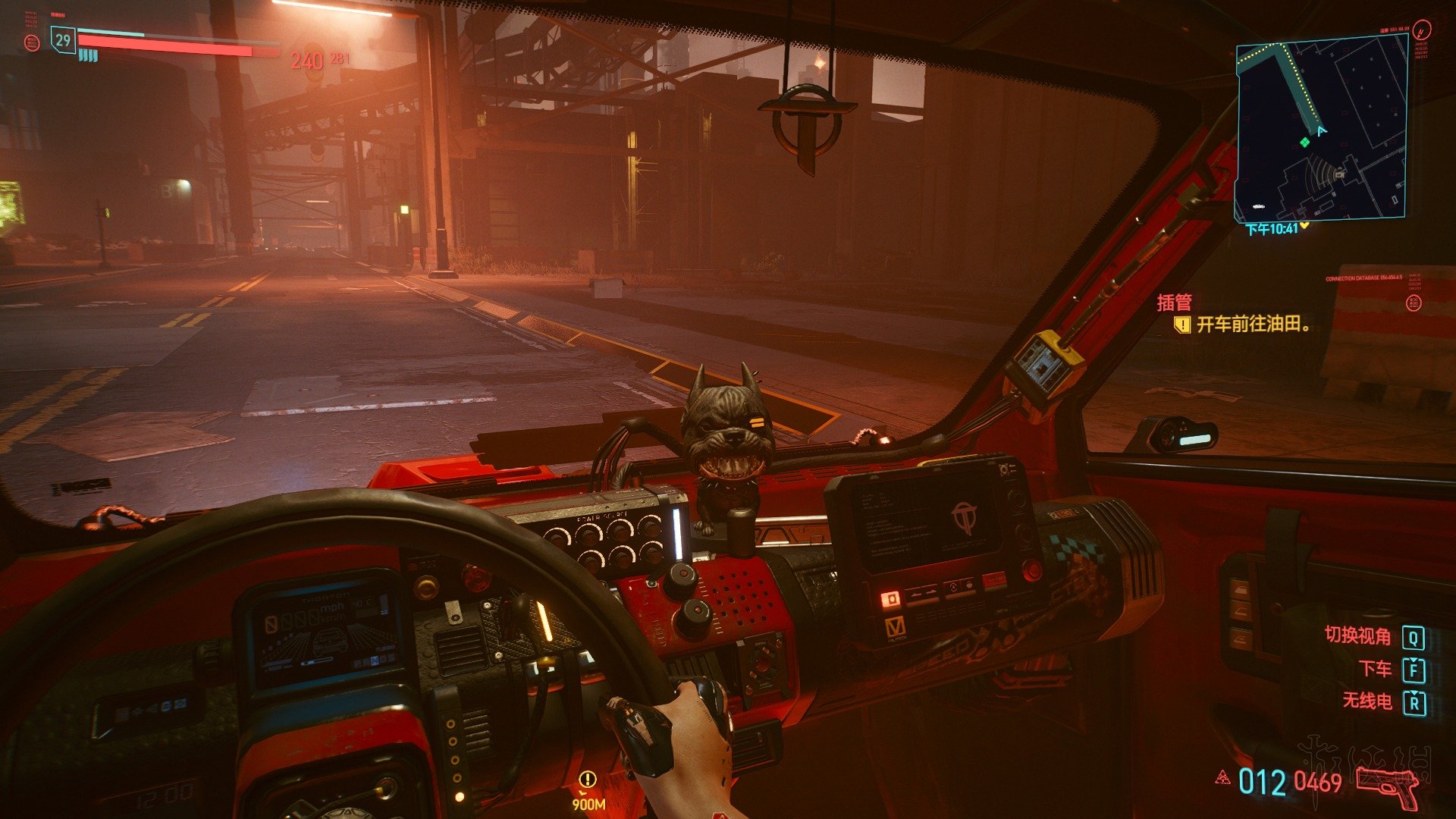Click the player arrow on the minimap
Viewport: 1456px width, 819px height.
coord(1322,131)
